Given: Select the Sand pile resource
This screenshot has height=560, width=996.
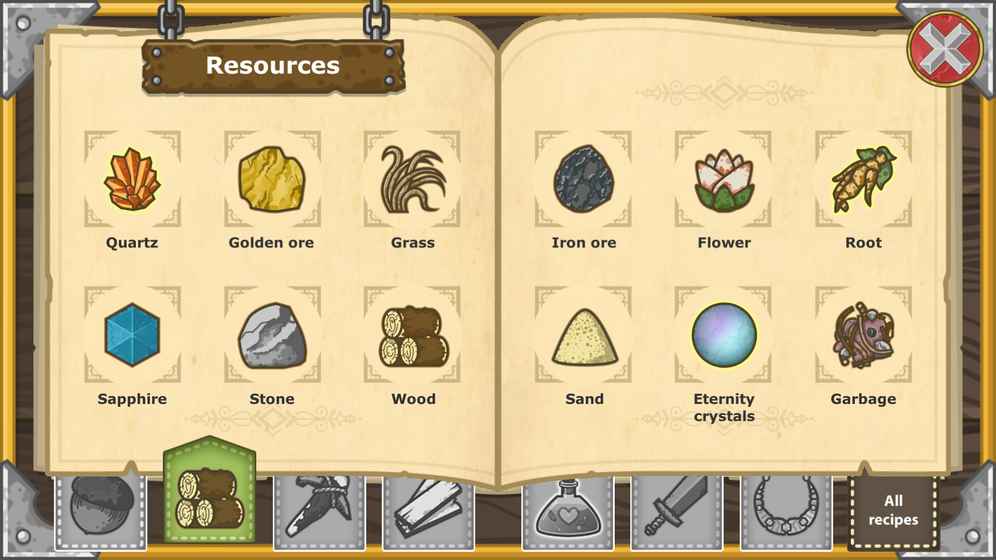Looking at the screenshot, I should point(583,336).
